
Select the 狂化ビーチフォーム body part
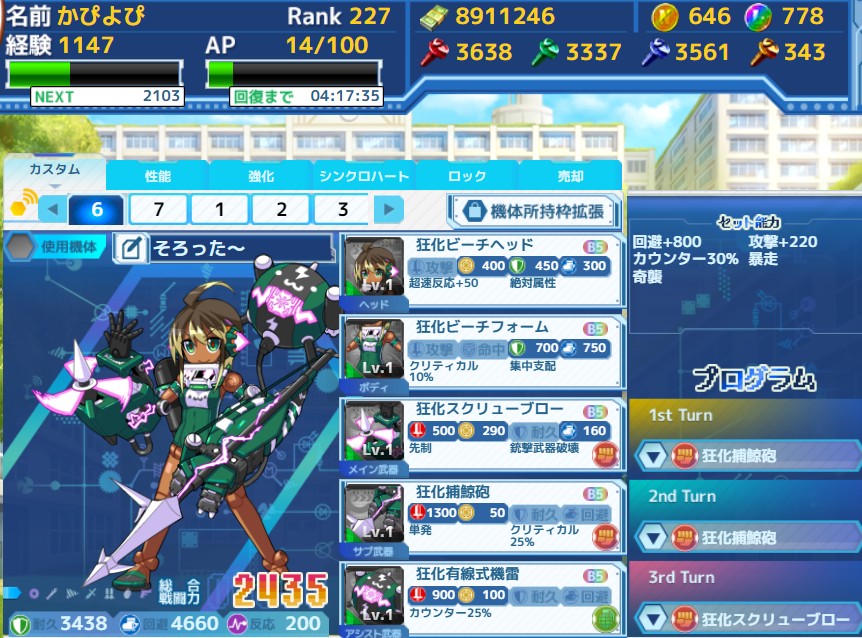pos(483,352)
